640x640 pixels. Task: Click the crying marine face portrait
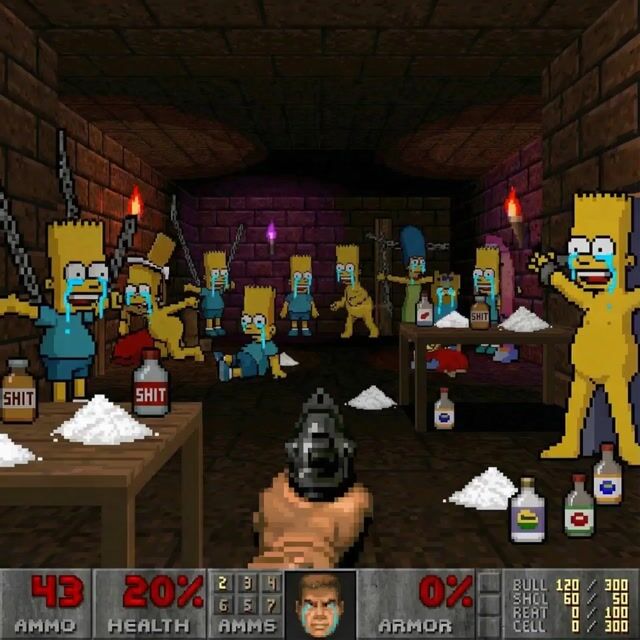[x=320, y=604]
